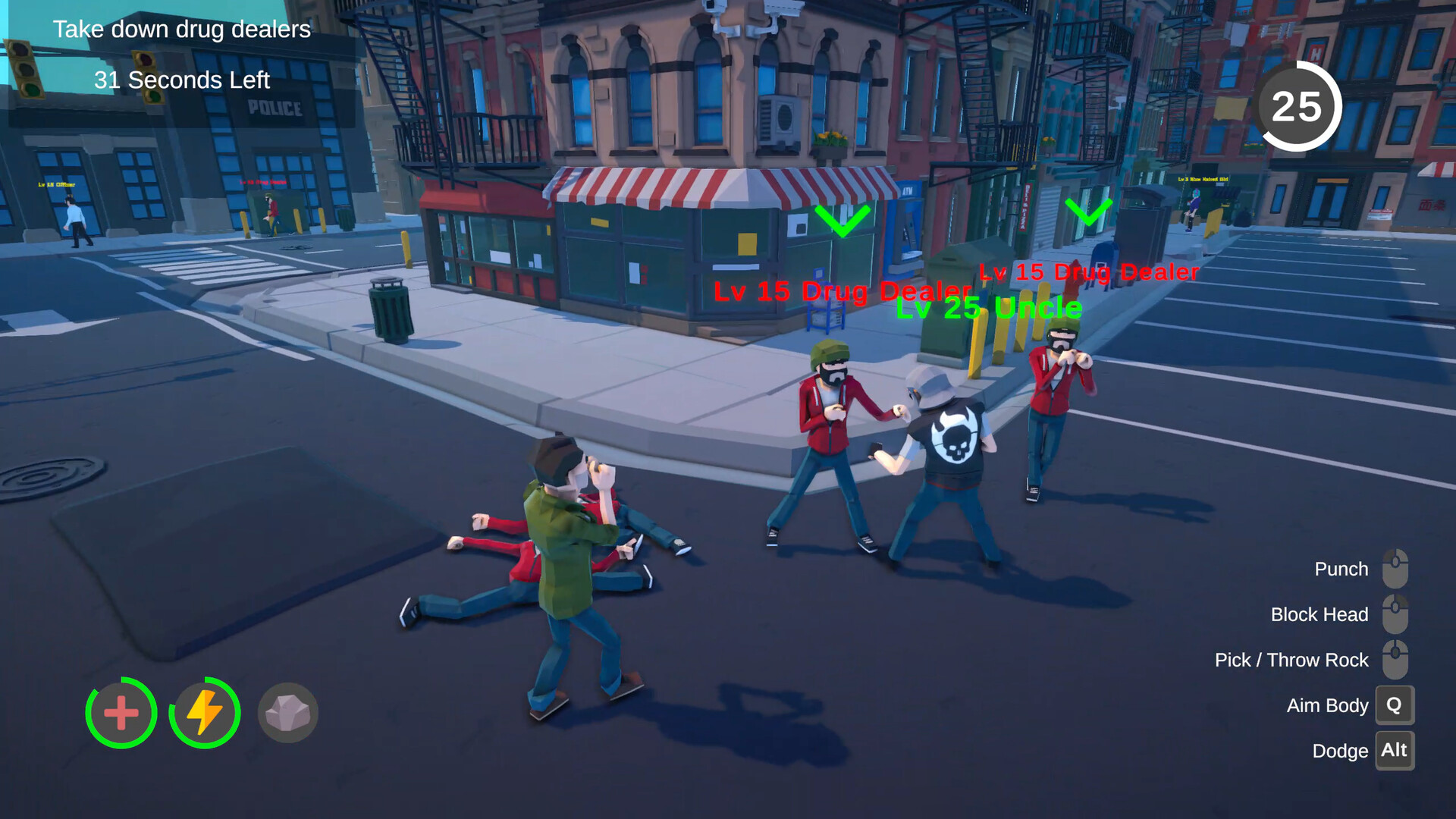Viewport: 1456px width, 819px height.
Task: Select the rock ability icon
Action: 287,712
